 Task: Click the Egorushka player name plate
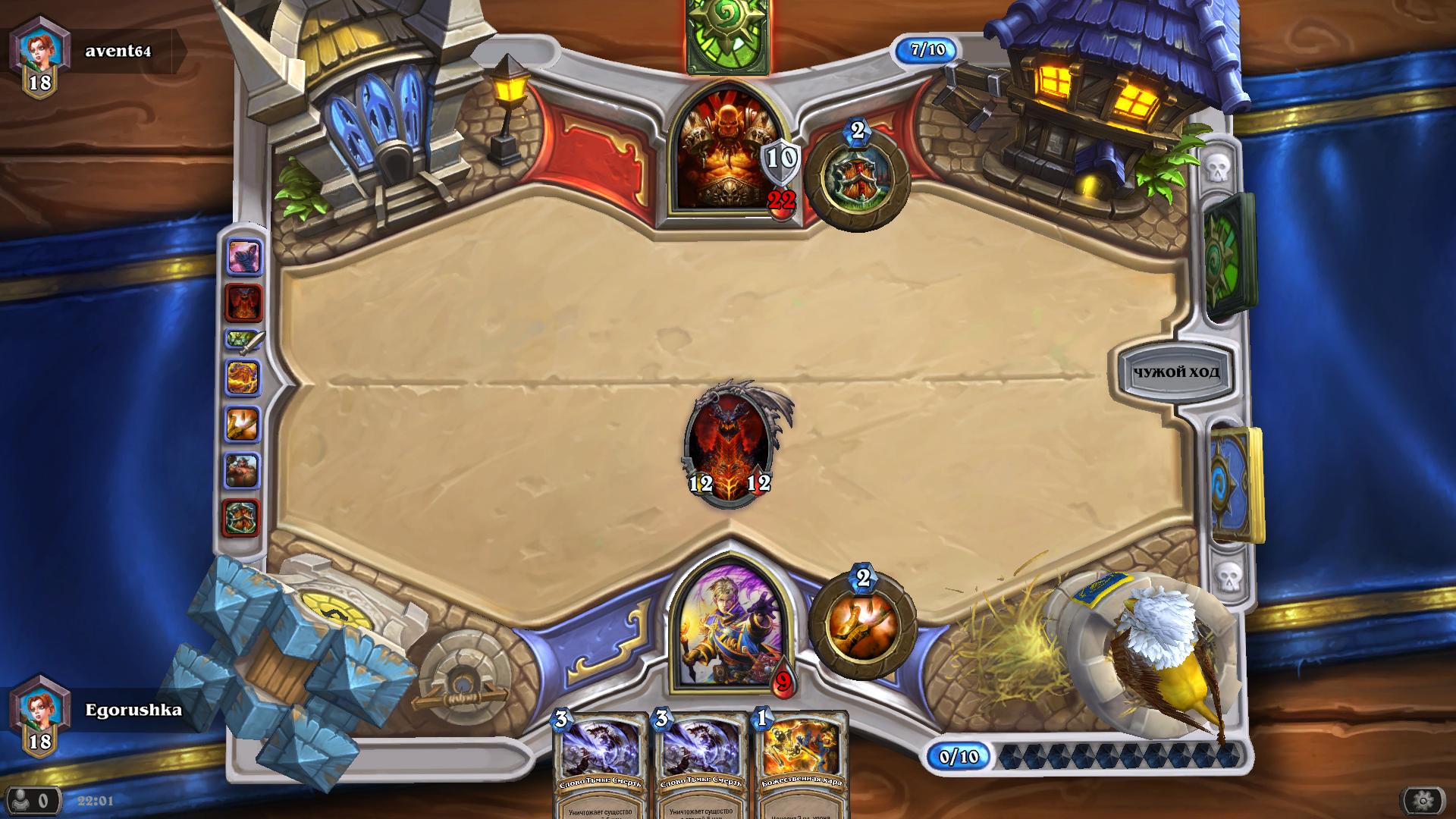point(133,710)
